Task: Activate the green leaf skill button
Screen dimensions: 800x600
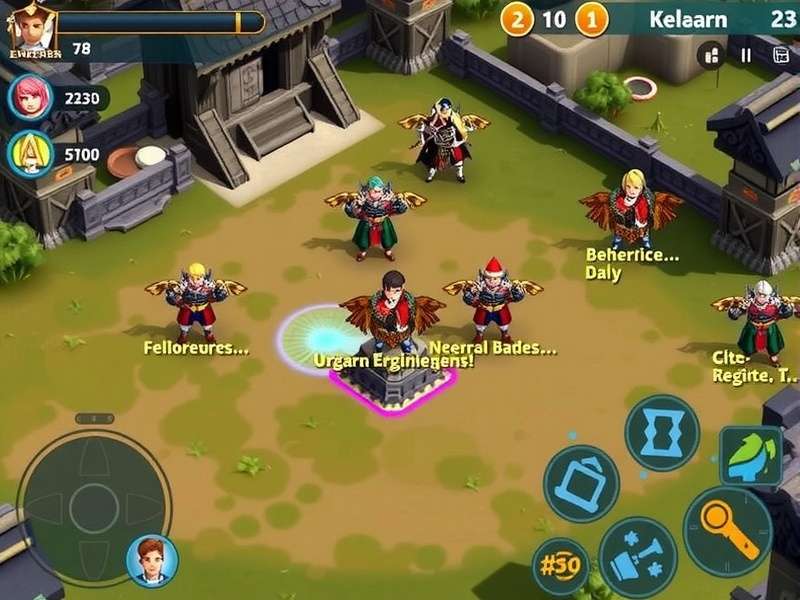Action: coord(751,456)
